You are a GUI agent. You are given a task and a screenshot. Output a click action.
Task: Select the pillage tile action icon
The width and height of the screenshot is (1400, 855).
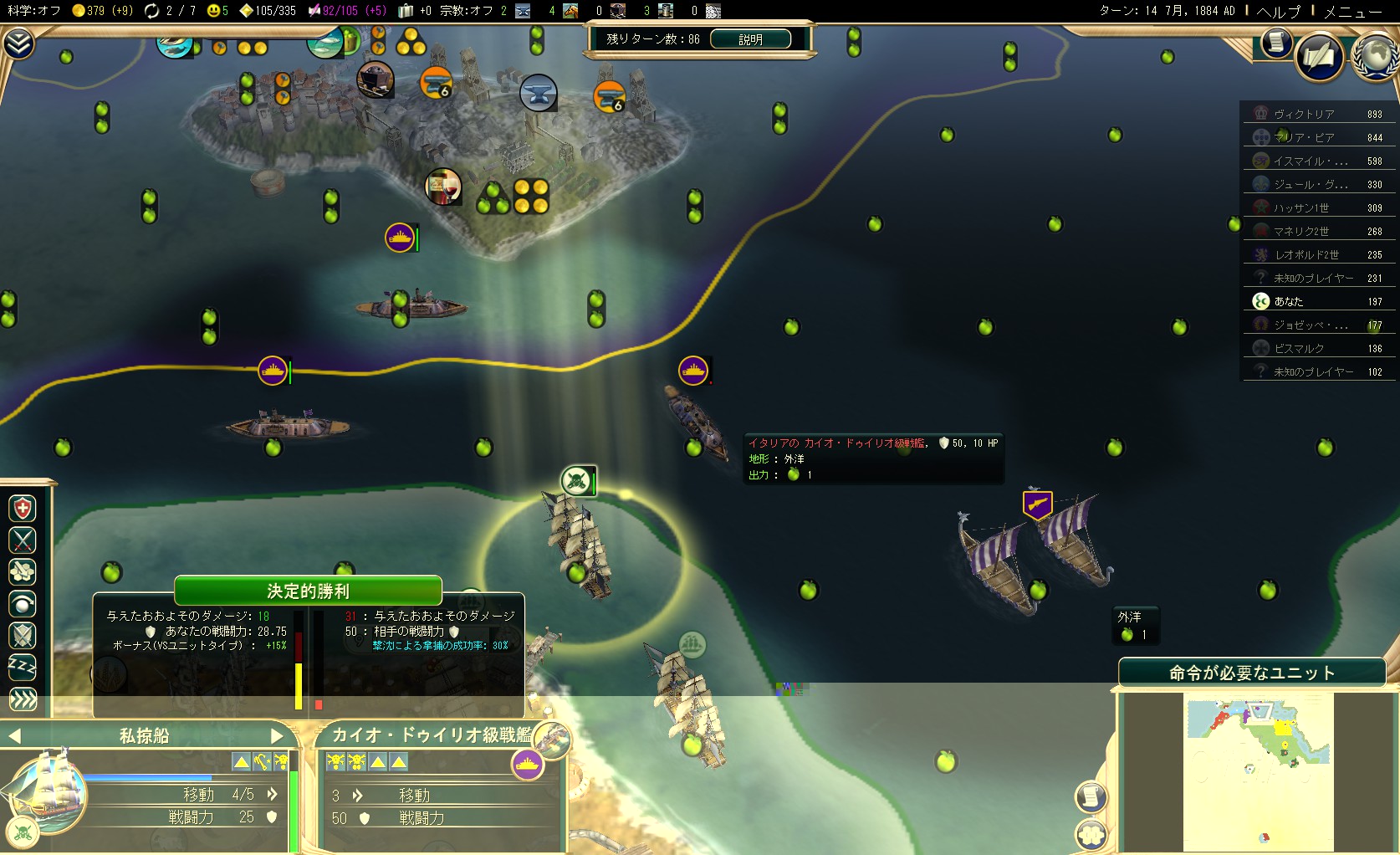(x=23, y=572)
